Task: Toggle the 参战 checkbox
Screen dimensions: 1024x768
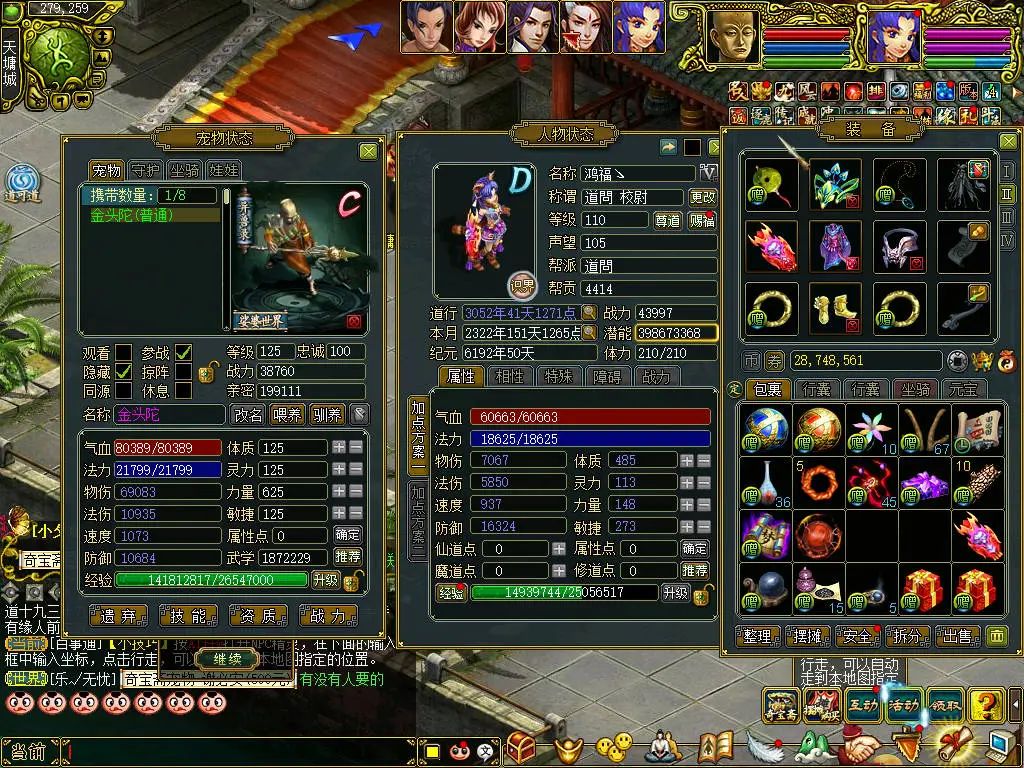Action: tap(184, 352)
